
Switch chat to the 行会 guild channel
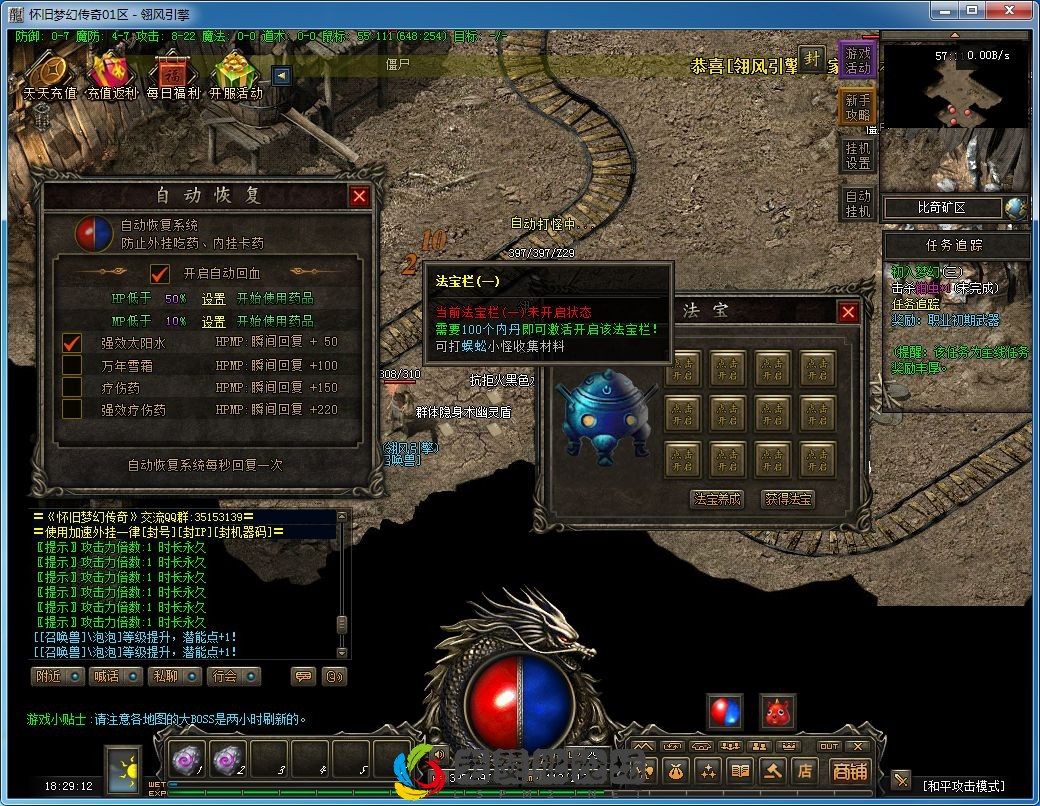tap(232, 676)
